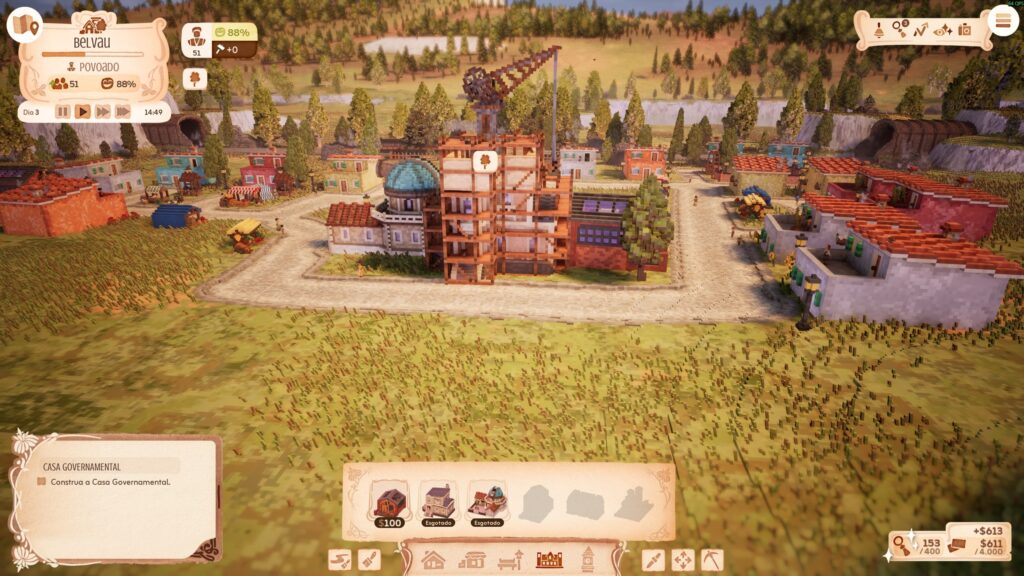
Task: Click the tree icon button below population
Action: (x=195, y=77)
